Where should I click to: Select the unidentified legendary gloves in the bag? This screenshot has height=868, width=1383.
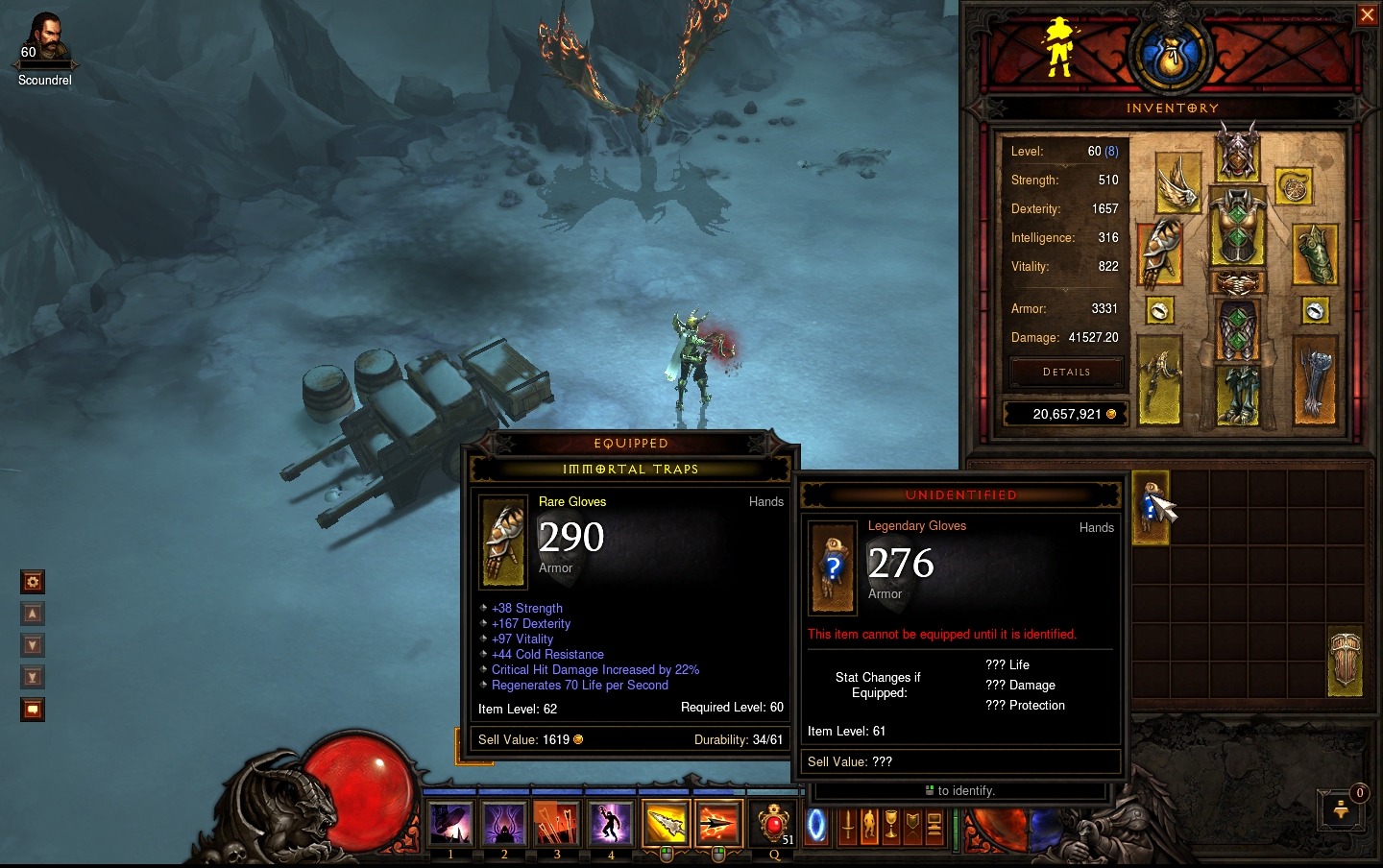click(1151, 507)
